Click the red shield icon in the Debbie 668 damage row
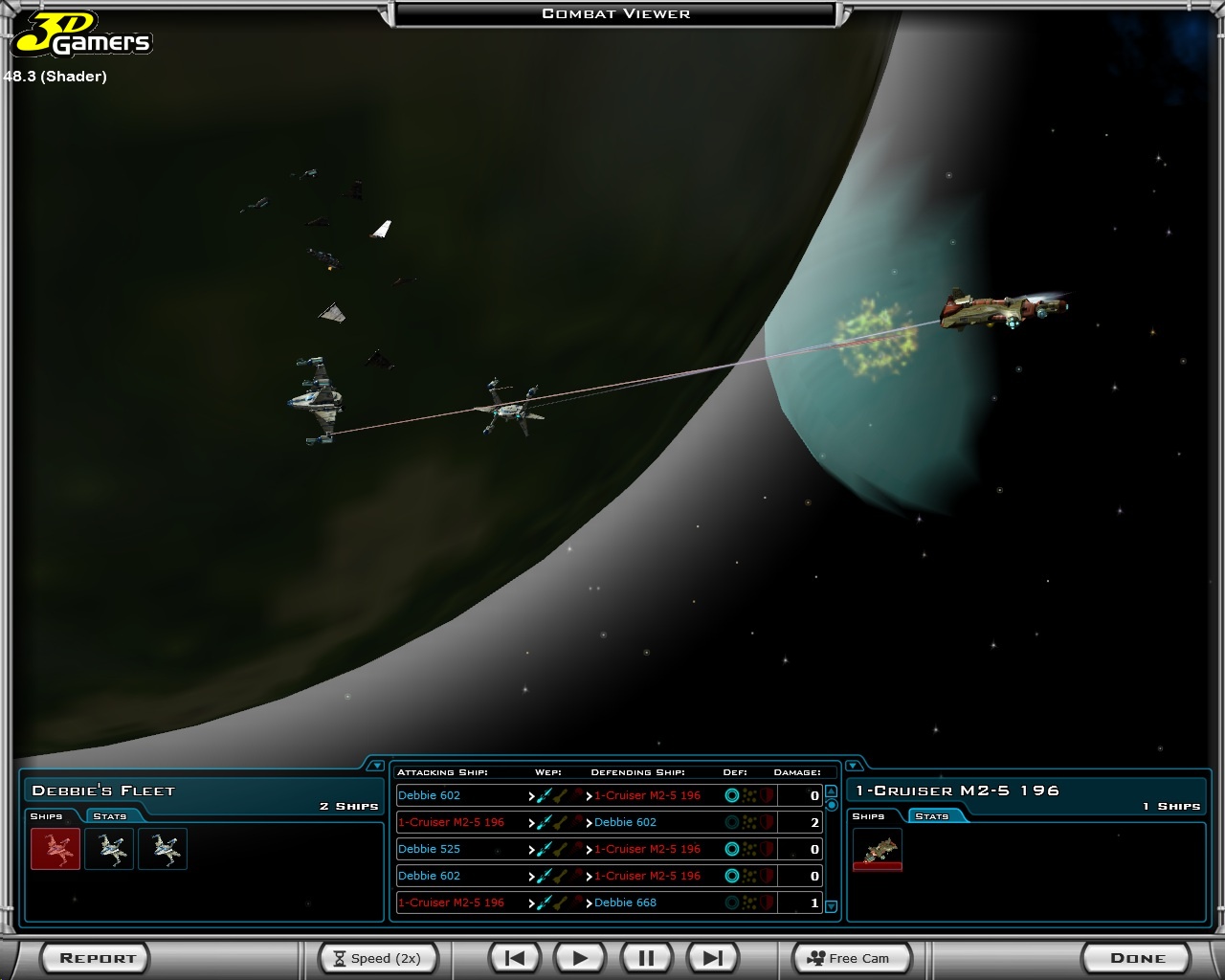The height and width of the screenshot is (980, 1225). (x=766, y=902)
